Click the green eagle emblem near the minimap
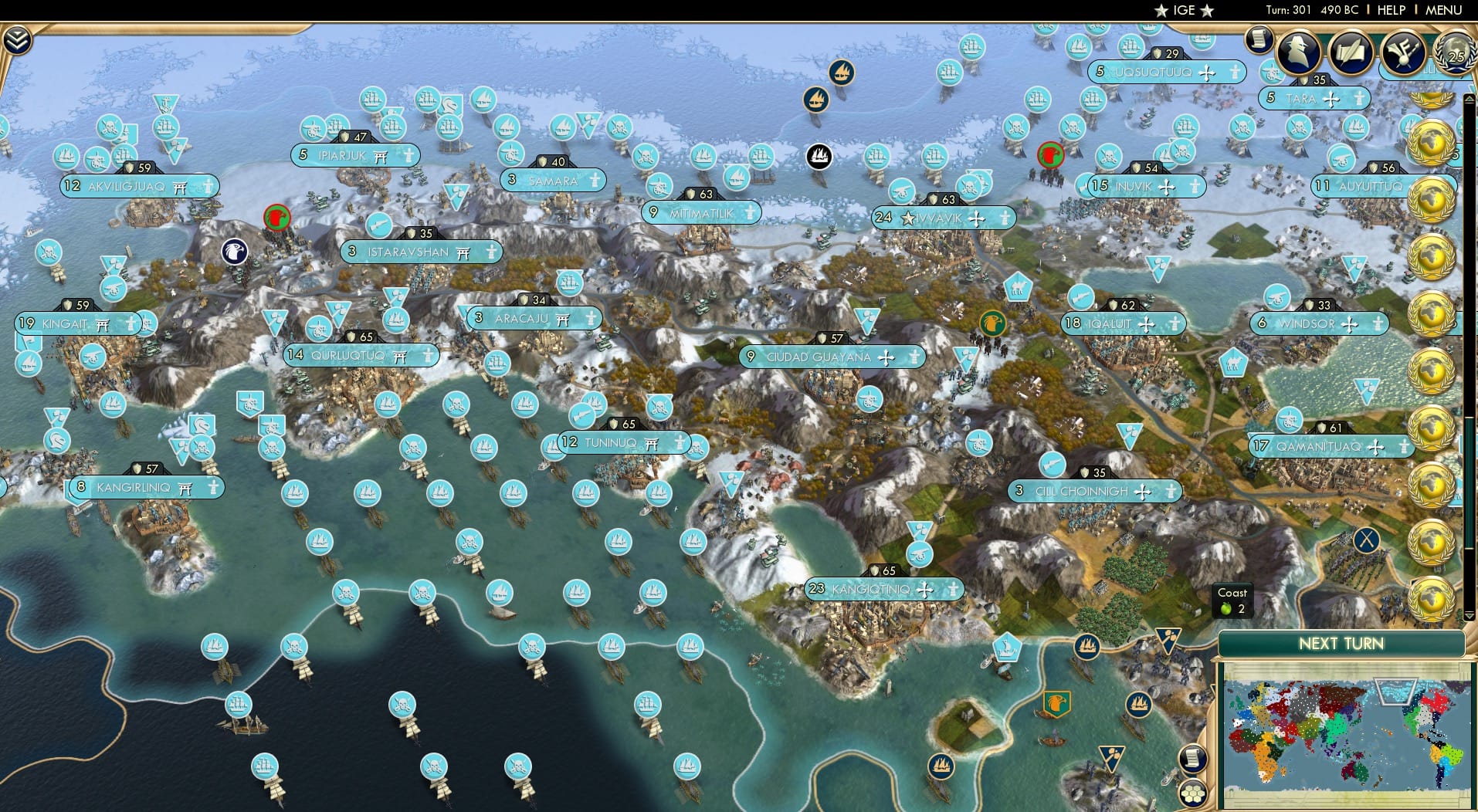 (x=1059, y=704)
